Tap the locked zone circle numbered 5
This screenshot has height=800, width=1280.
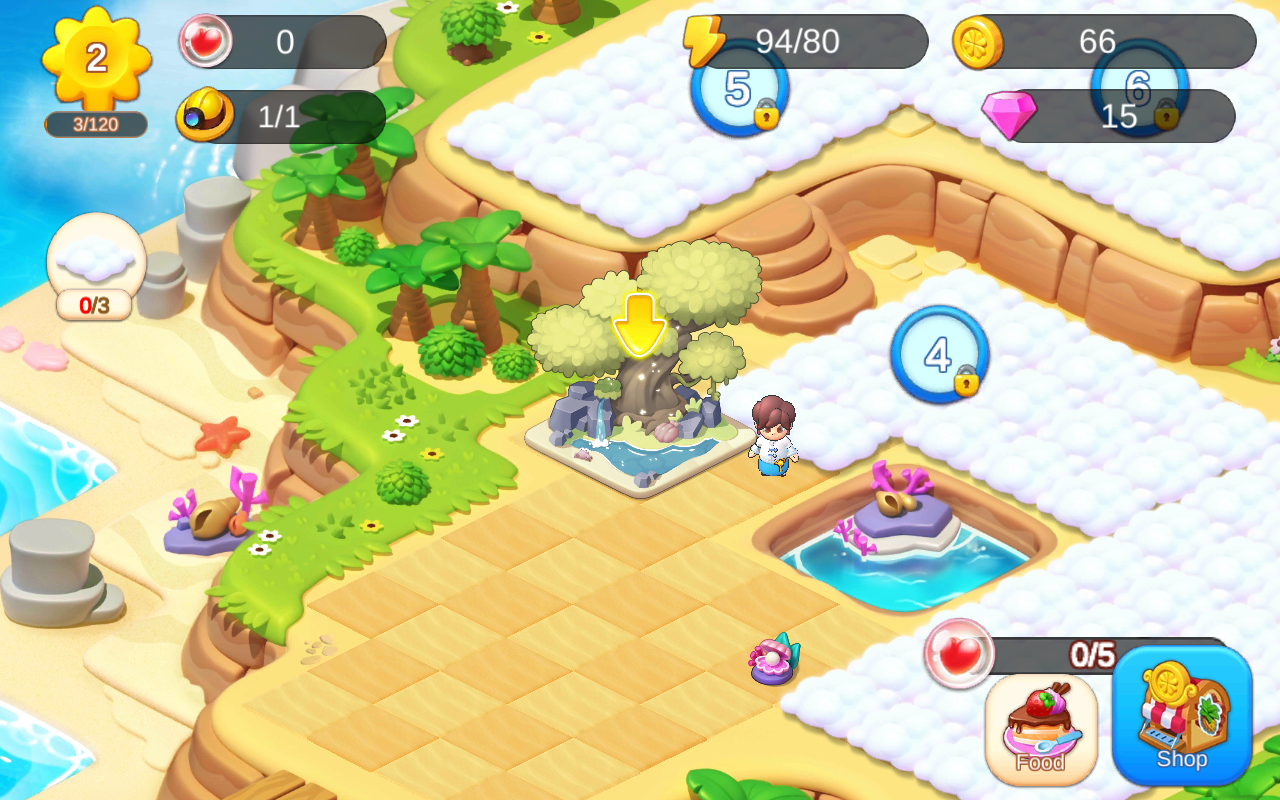tap(738, 92)
